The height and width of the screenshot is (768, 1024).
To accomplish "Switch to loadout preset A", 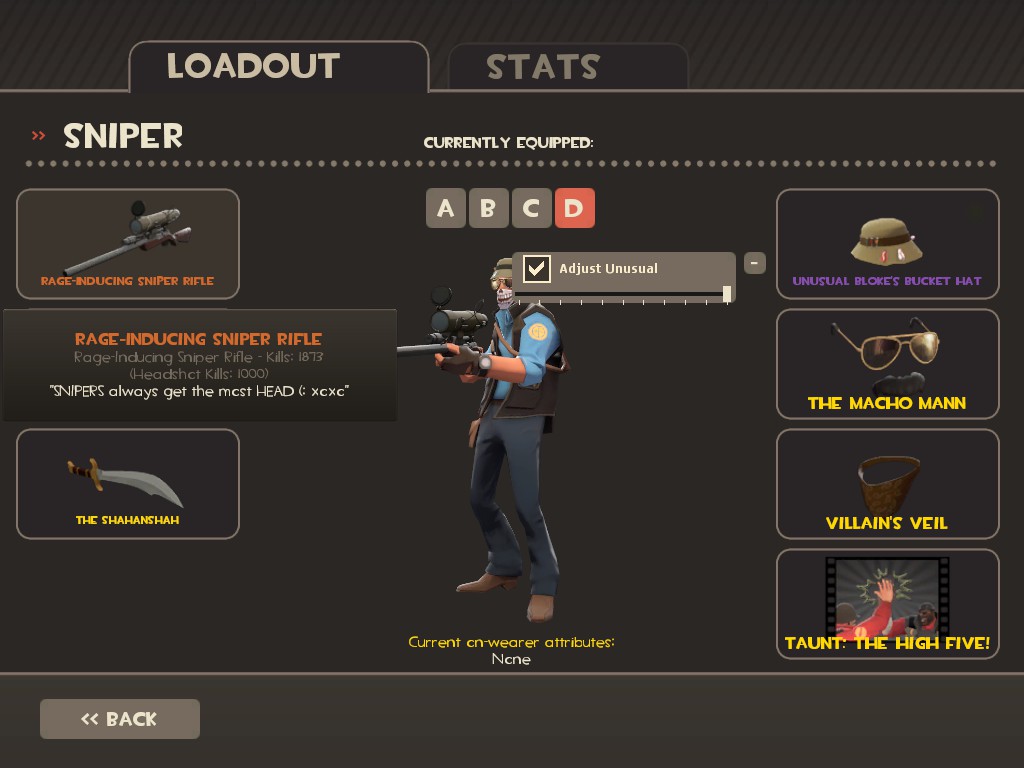I will (x=446, y=208).
